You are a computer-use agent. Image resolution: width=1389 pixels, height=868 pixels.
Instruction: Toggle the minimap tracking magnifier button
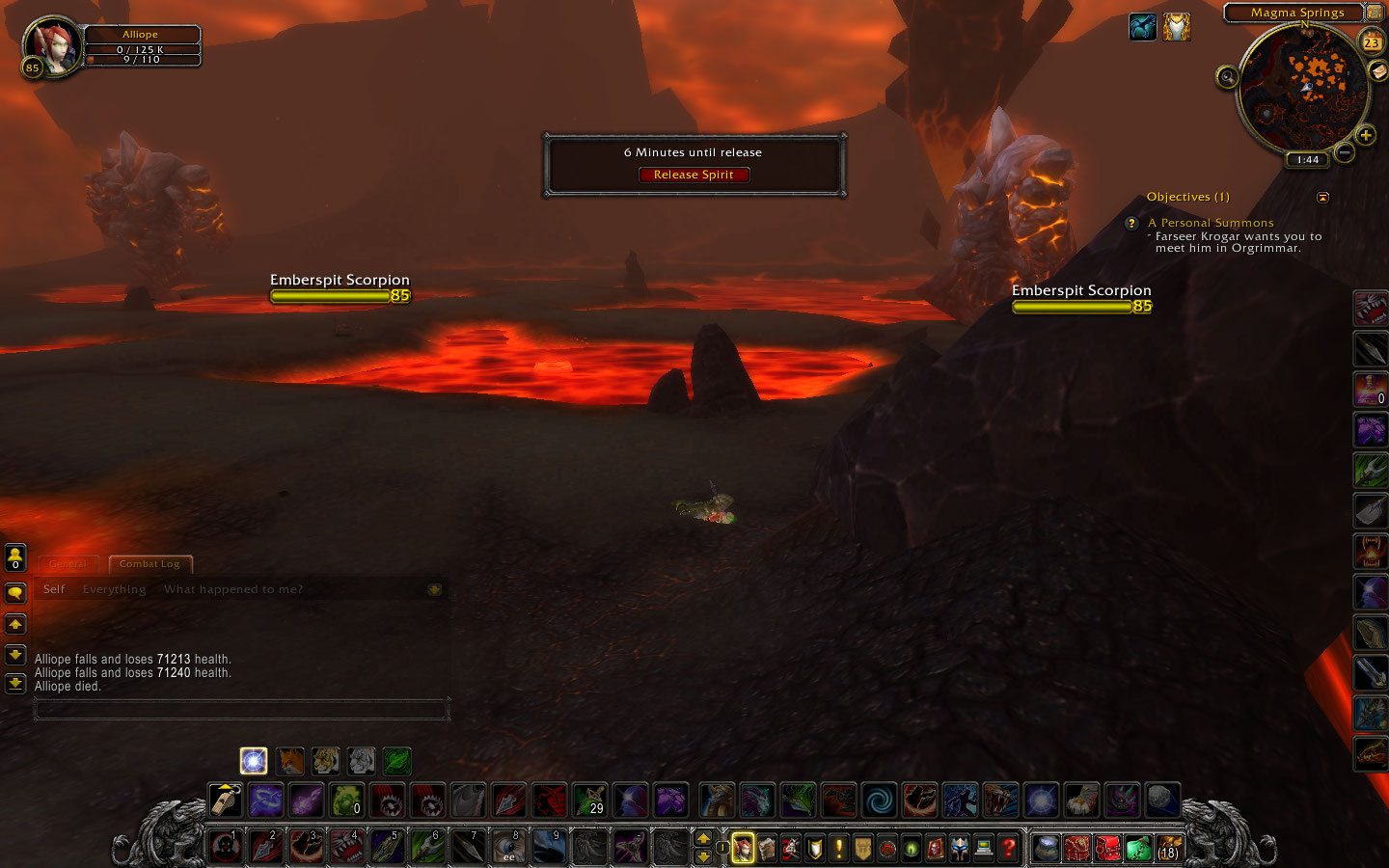[1227, 77]
